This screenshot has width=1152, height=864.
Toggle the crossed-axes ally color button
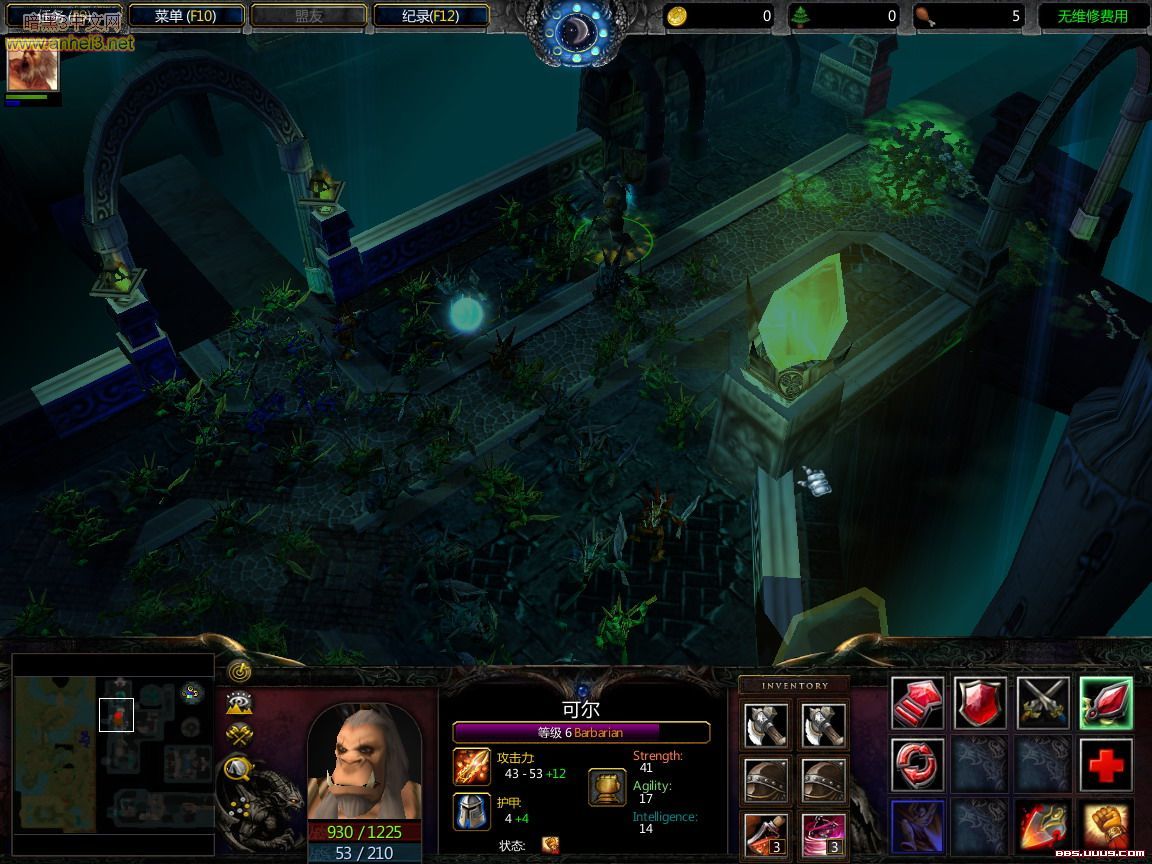click(239, 735)
